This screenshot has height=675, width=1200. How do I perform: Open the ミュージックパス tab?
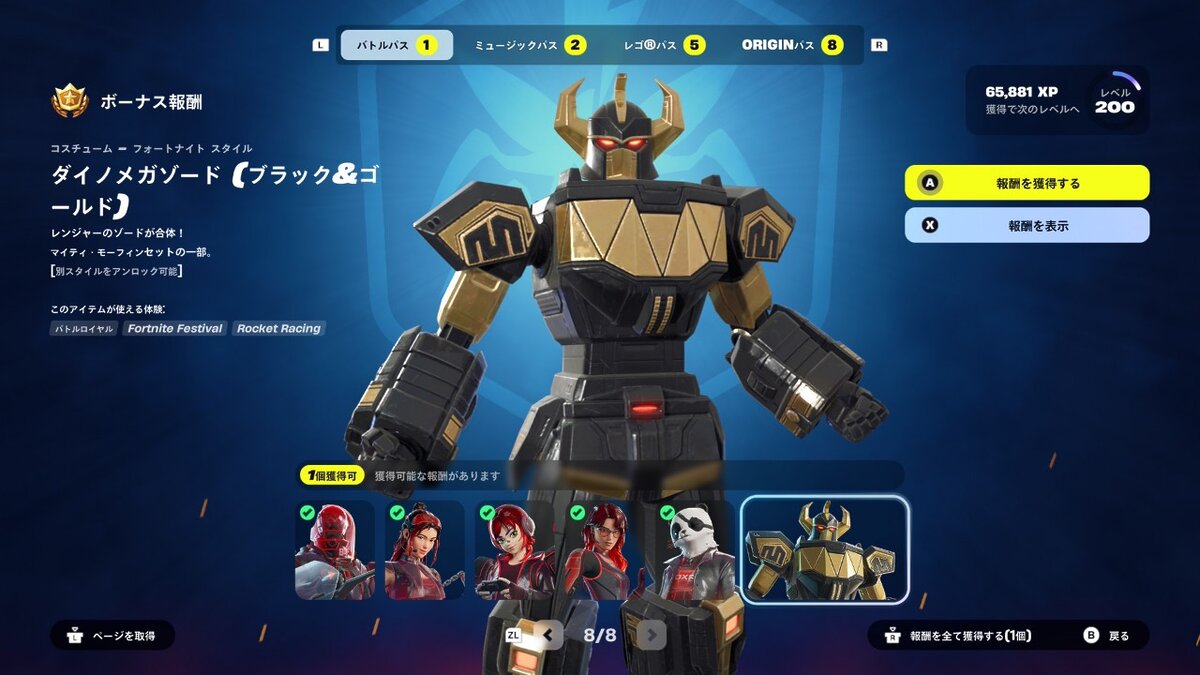[x=530, y=45]
